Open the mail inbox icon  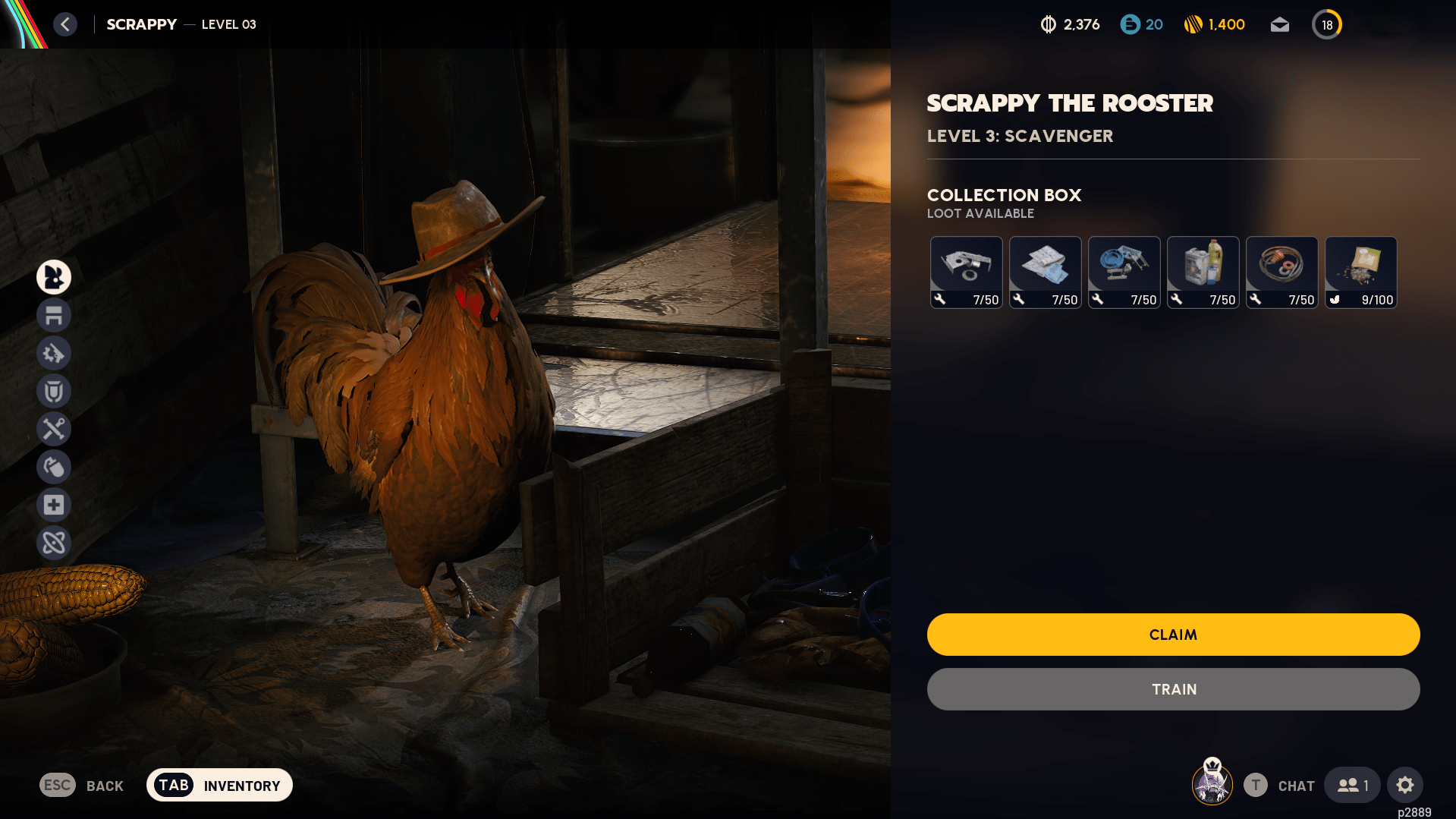[x=1279, y=25]
